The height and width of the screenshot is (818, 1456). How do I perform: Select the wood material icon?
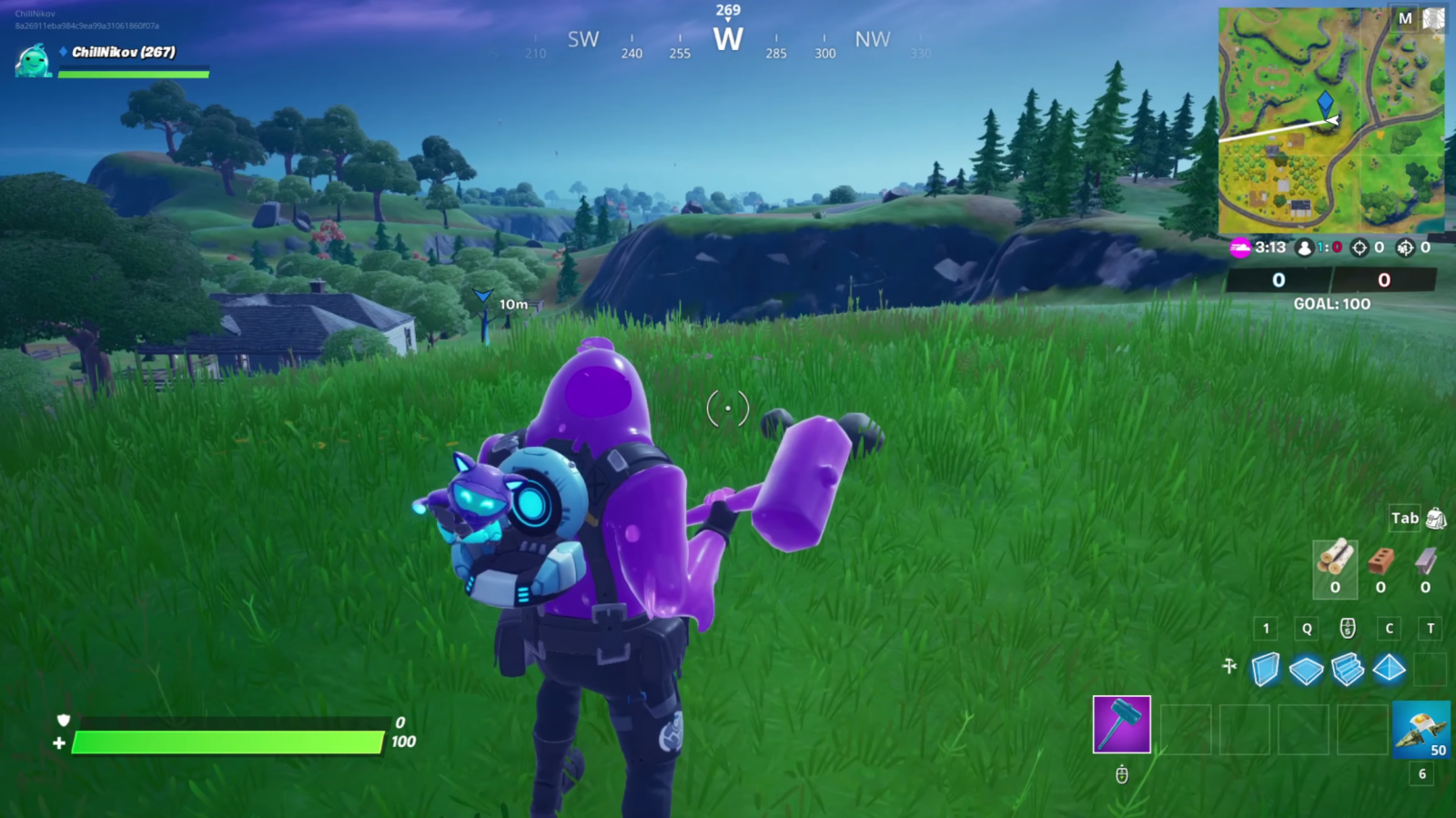[1335, 560]
